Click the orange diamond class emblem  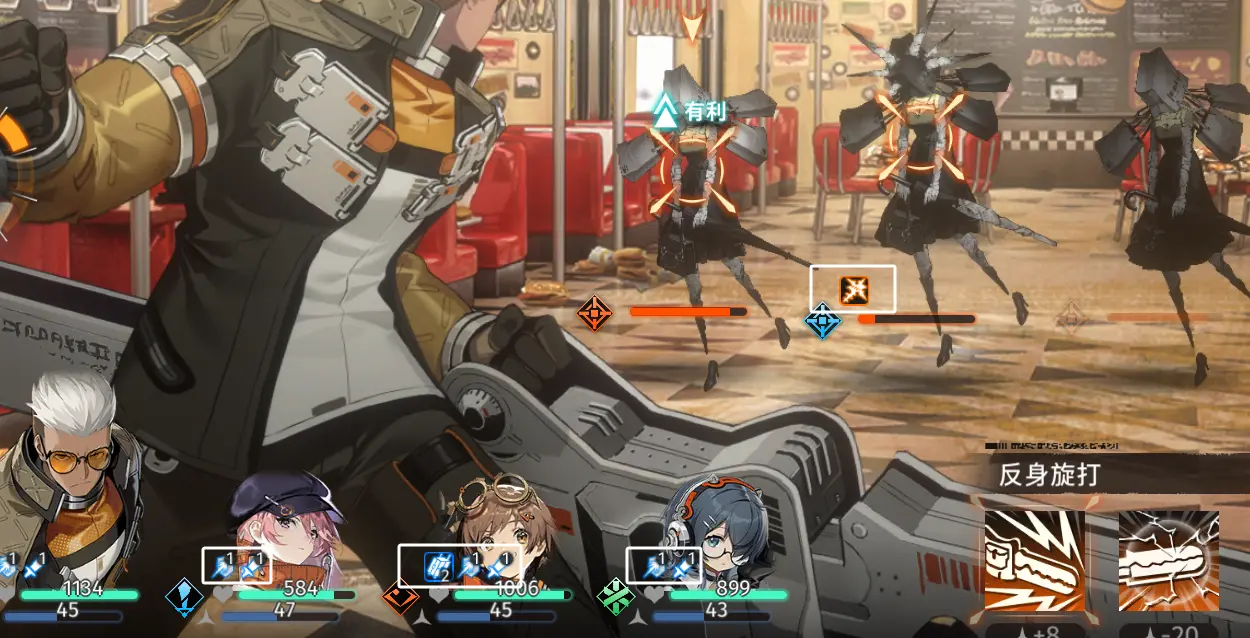coord(400,598)
